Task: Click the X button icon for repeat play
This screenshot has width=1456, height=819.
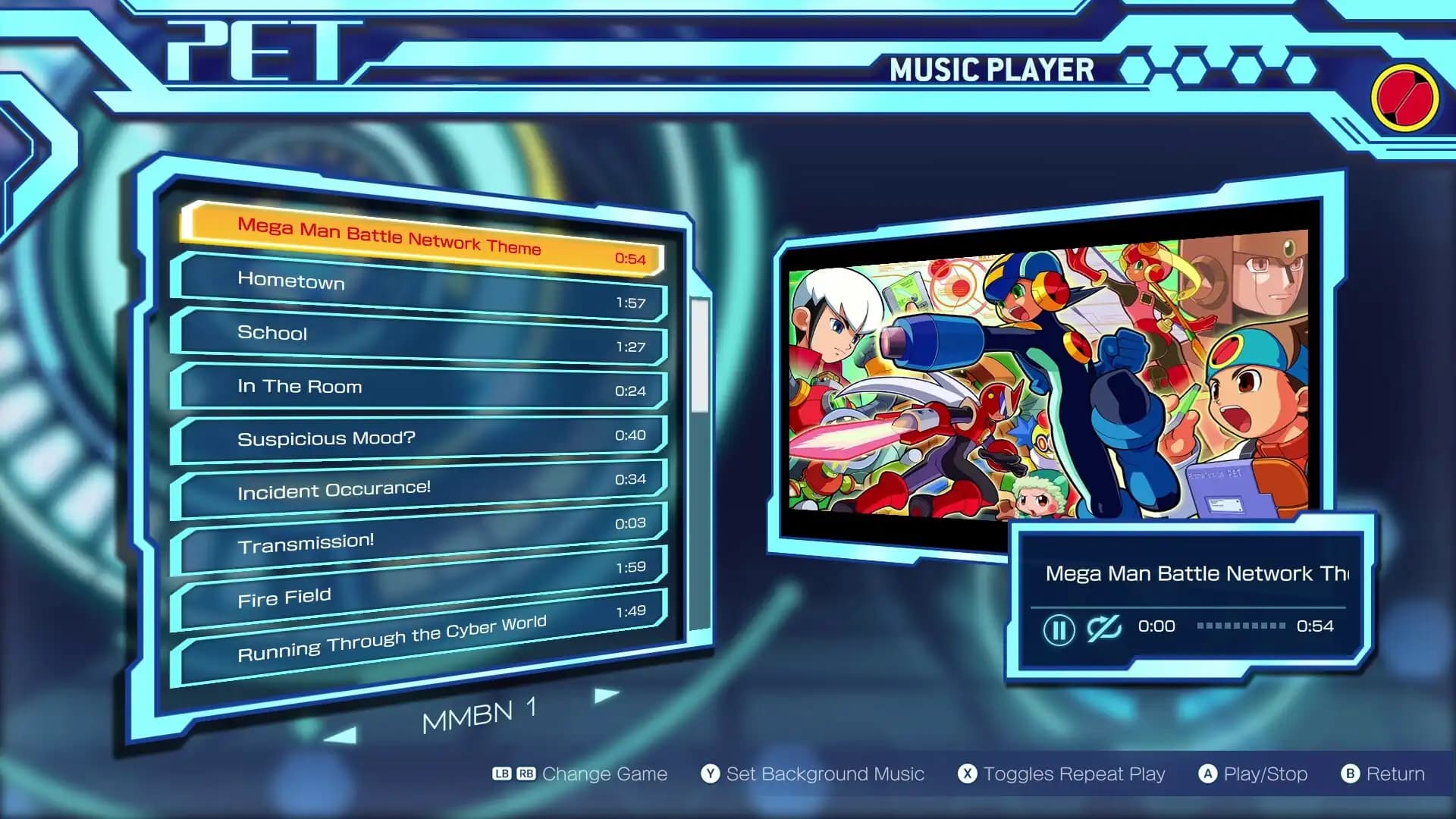Action: [x=968, y=774]
